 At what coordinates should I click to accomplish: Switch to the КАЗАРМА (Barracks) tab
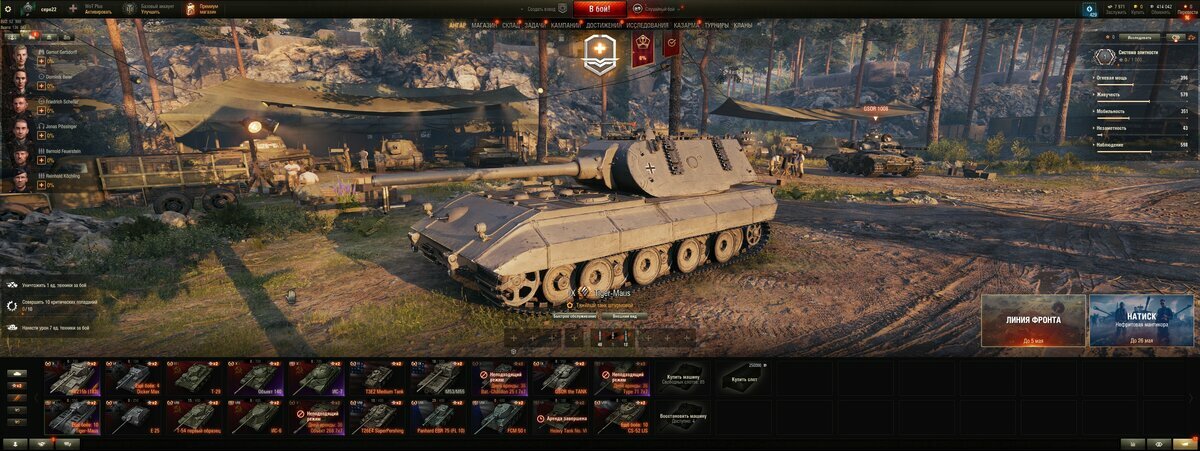coord(687,24)
